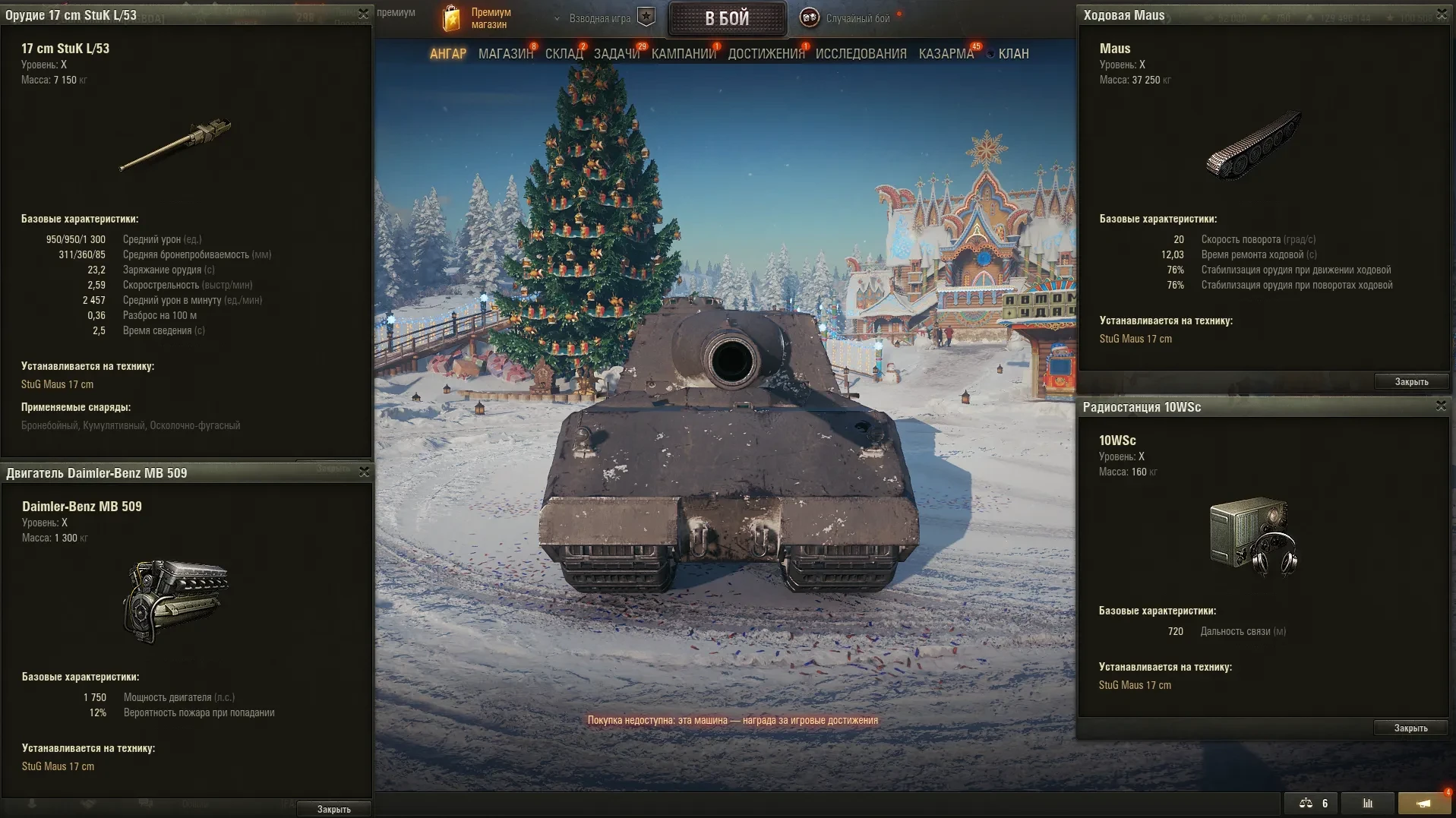Start battle with the В БОЙ button
The height and width of the screenshot is (818, 1456).
tap(727, 19)
